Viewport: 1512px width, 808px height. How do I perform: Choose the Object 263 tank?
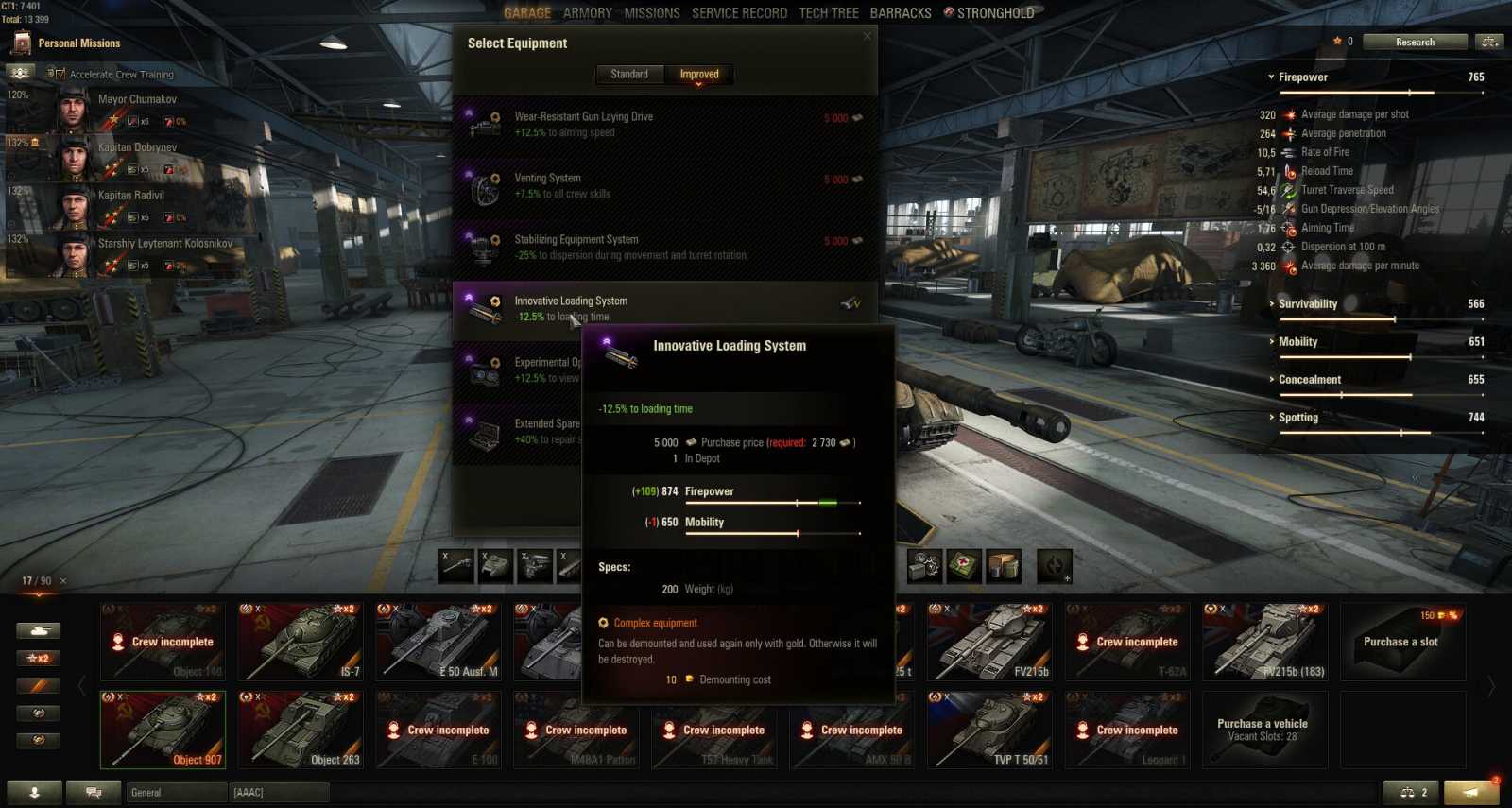(301, 731)
